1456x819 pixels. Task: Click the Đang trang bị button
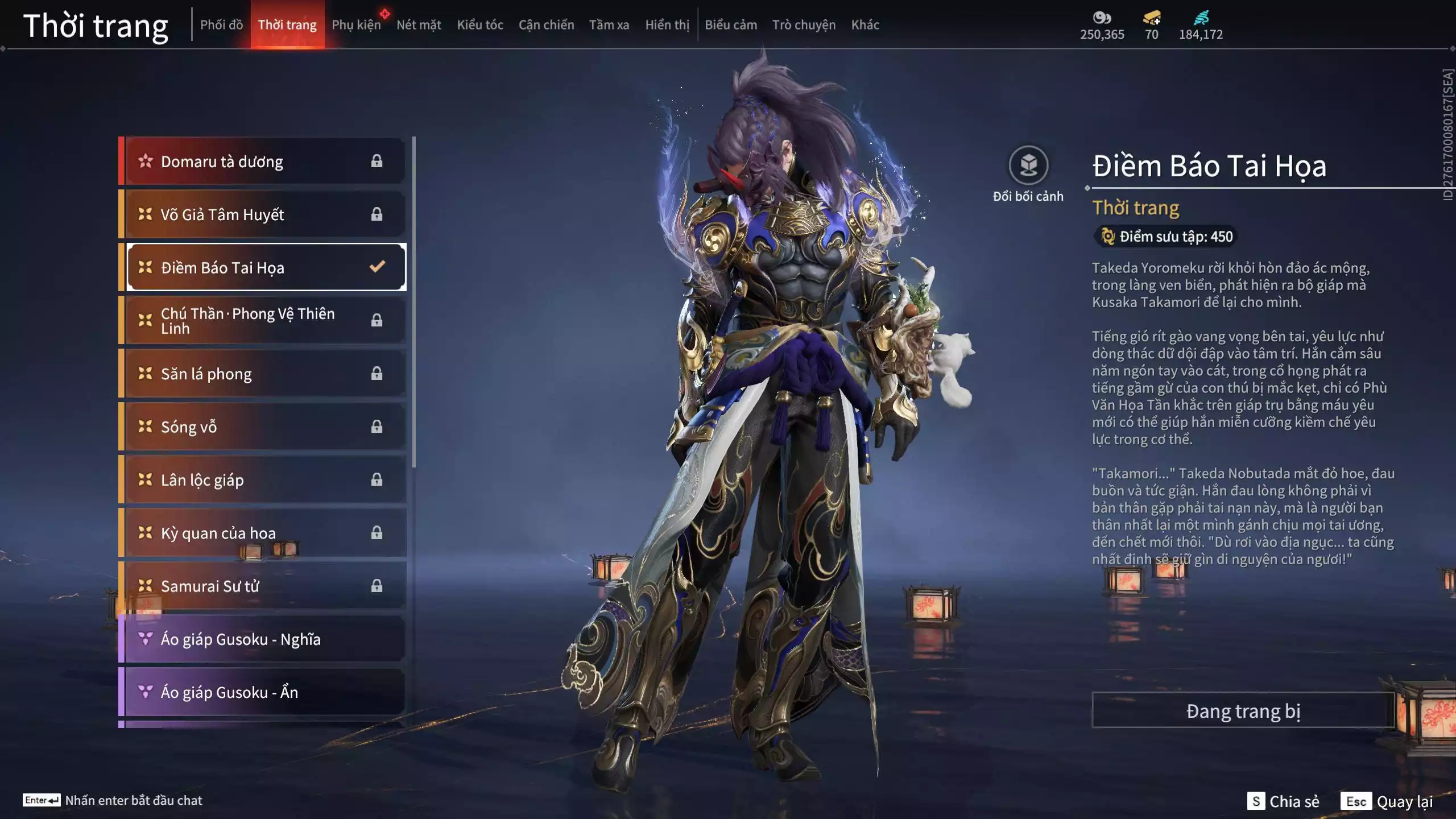1243,711
